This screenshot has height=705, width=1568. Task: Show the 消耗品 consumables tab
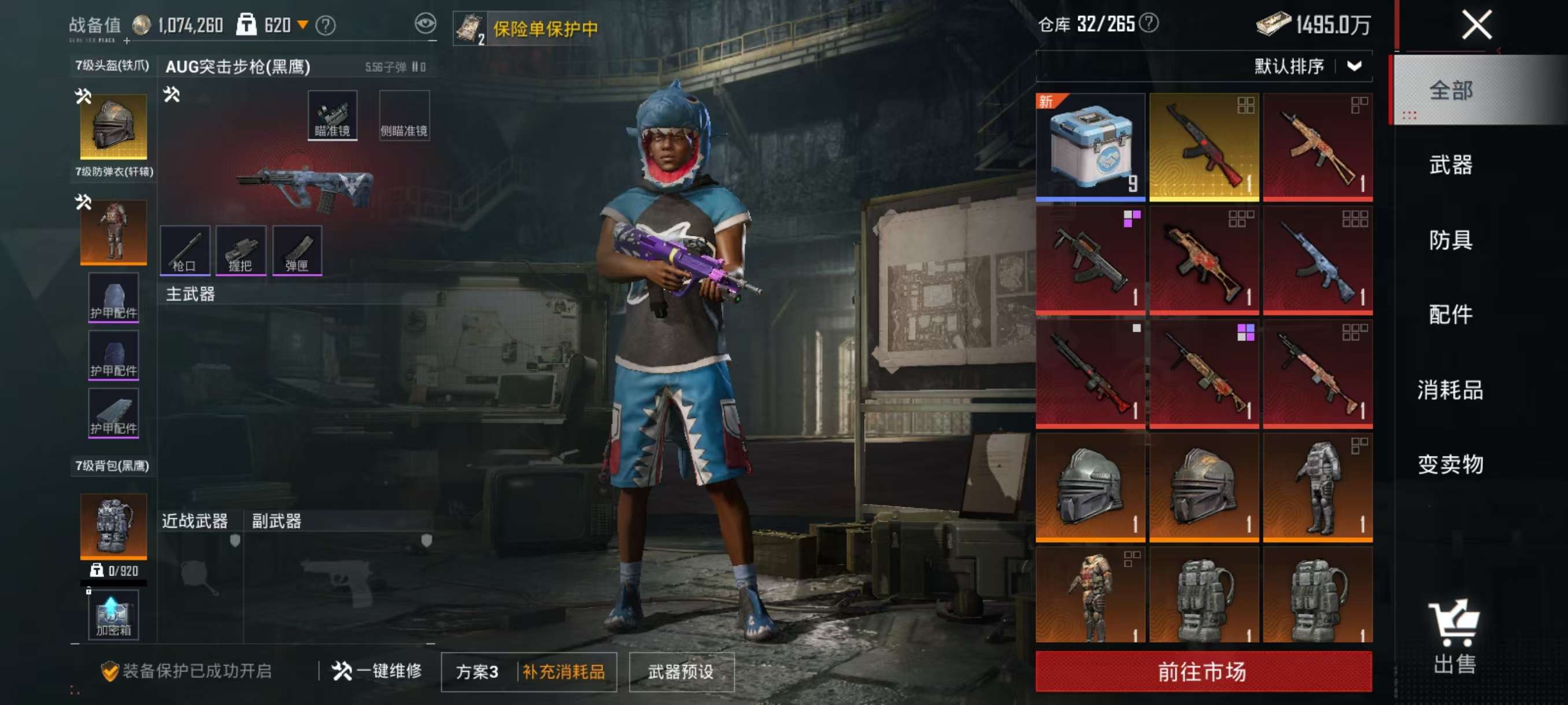coord(1450,389)
